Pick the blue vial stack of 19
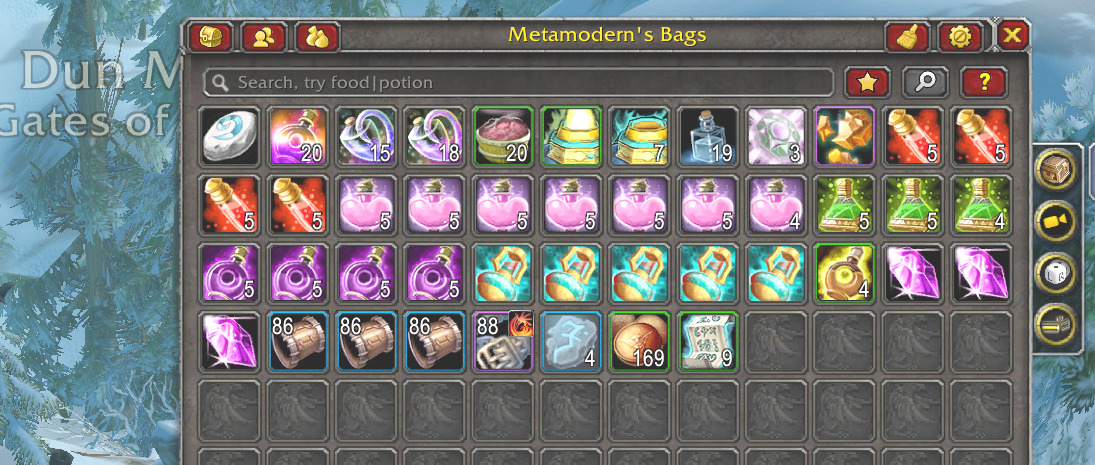The height and width of the screenshot is (465, 1095). pos(707,137)
